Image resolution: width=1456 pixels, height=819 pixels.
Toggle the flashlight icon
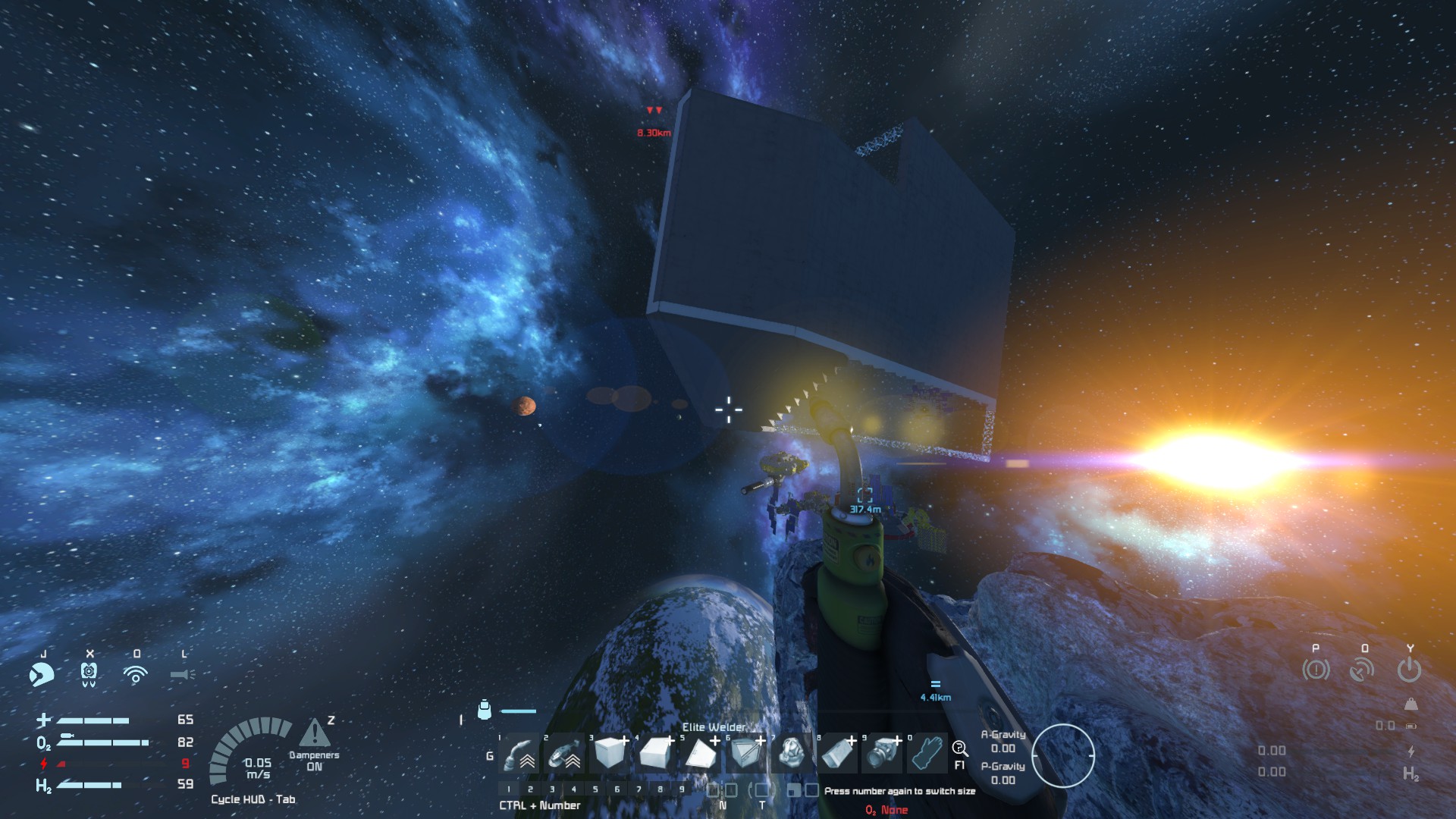pyautogui.click(x=183, y=673)
